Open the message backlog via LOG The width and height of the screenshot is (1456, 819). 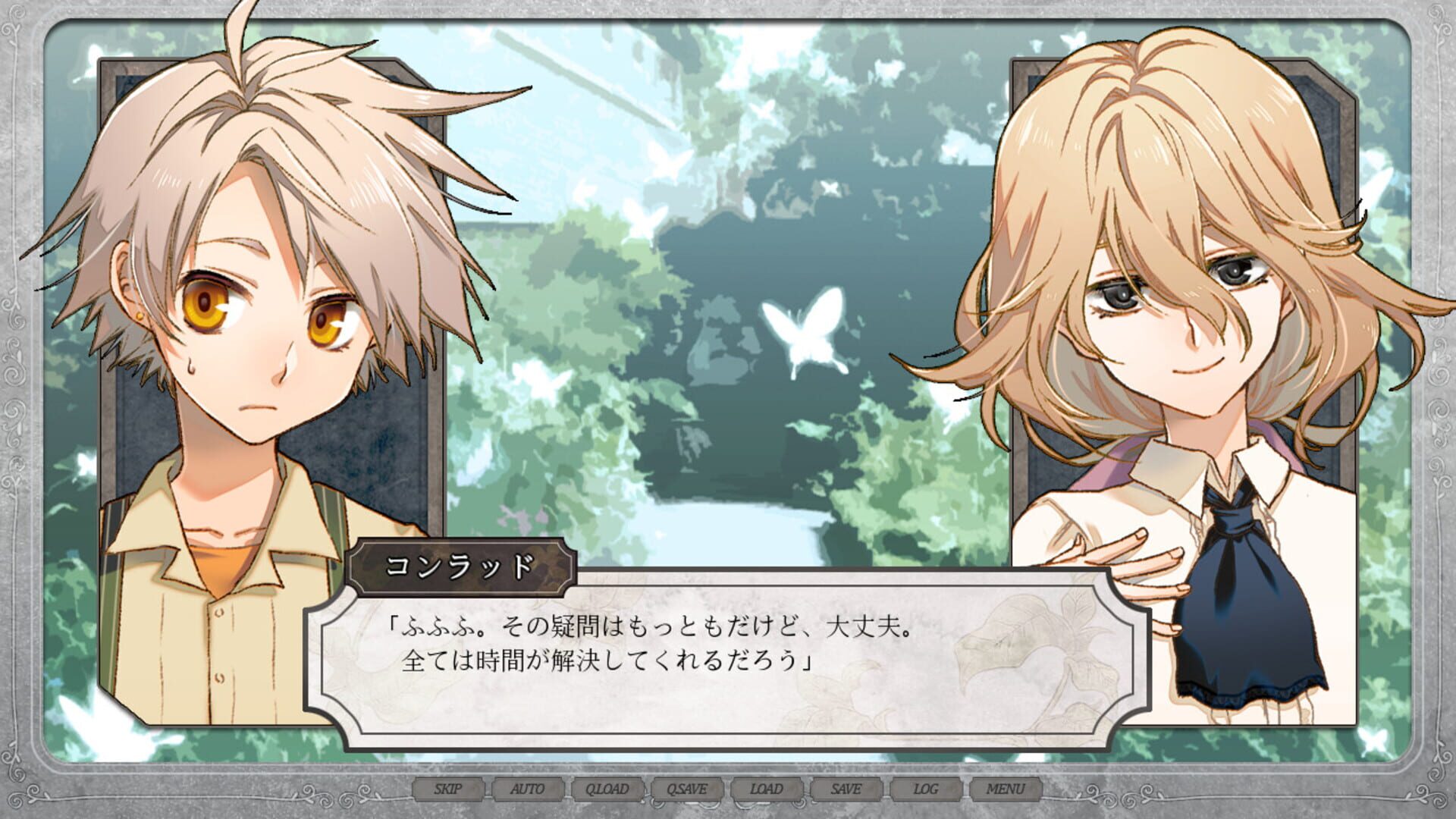point(928,789)
